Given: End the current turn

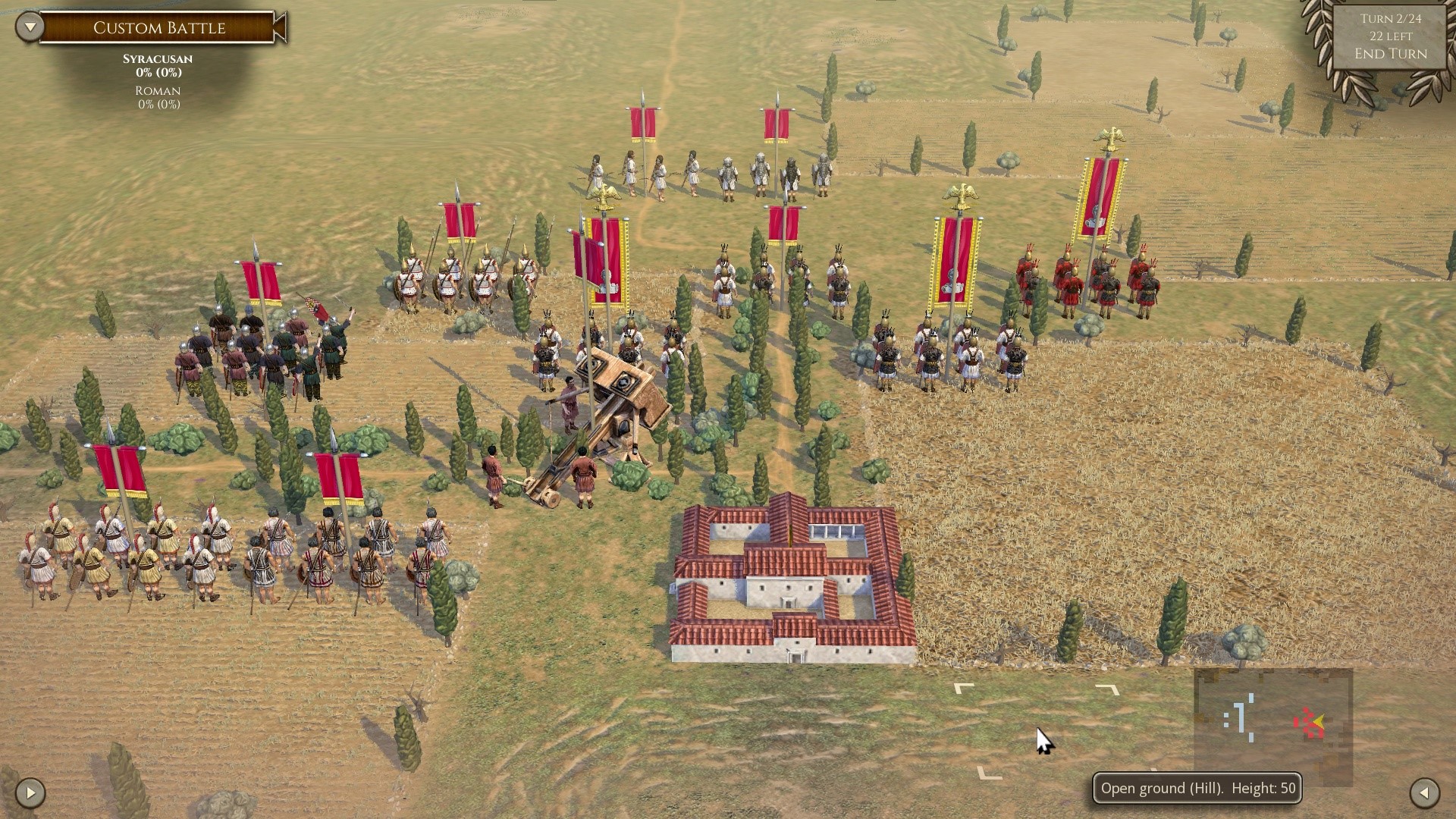Looking at the screenshot, I should tap(1391, 54).
